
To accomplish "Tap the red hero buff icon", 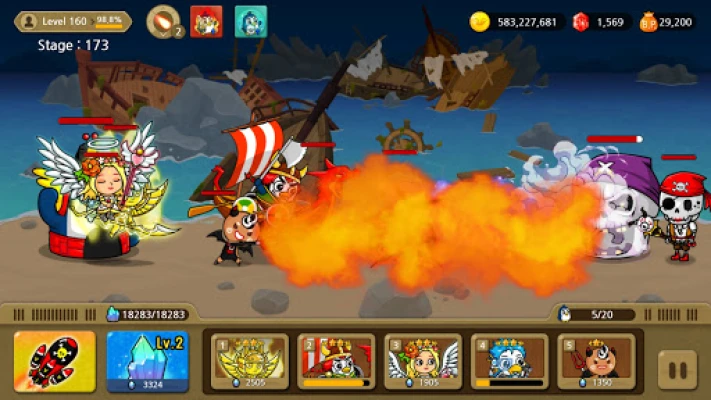I will pyautogui.click(x=206, y=21).
